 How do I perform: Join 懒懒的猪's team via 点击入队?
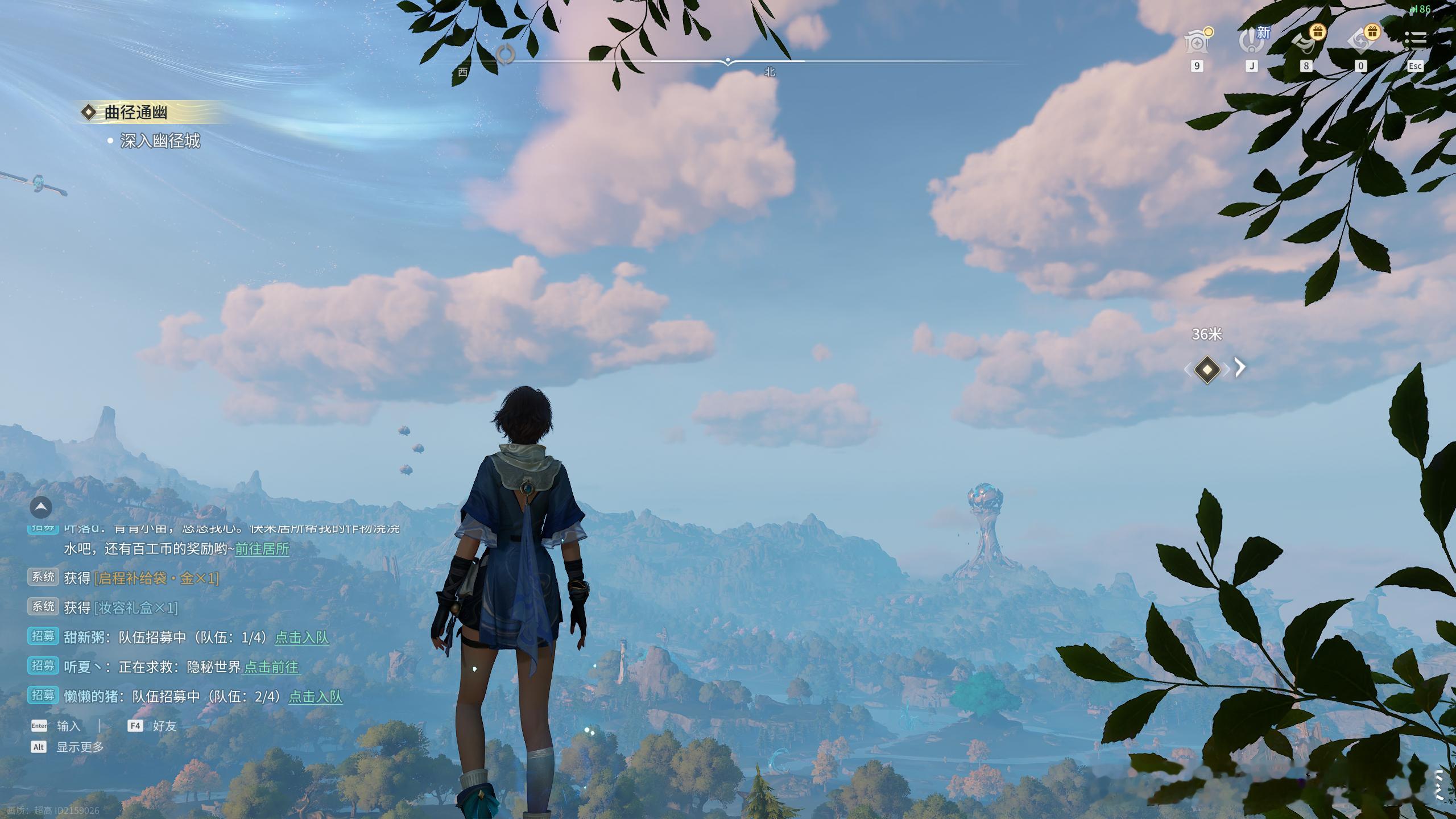[316, 697]
